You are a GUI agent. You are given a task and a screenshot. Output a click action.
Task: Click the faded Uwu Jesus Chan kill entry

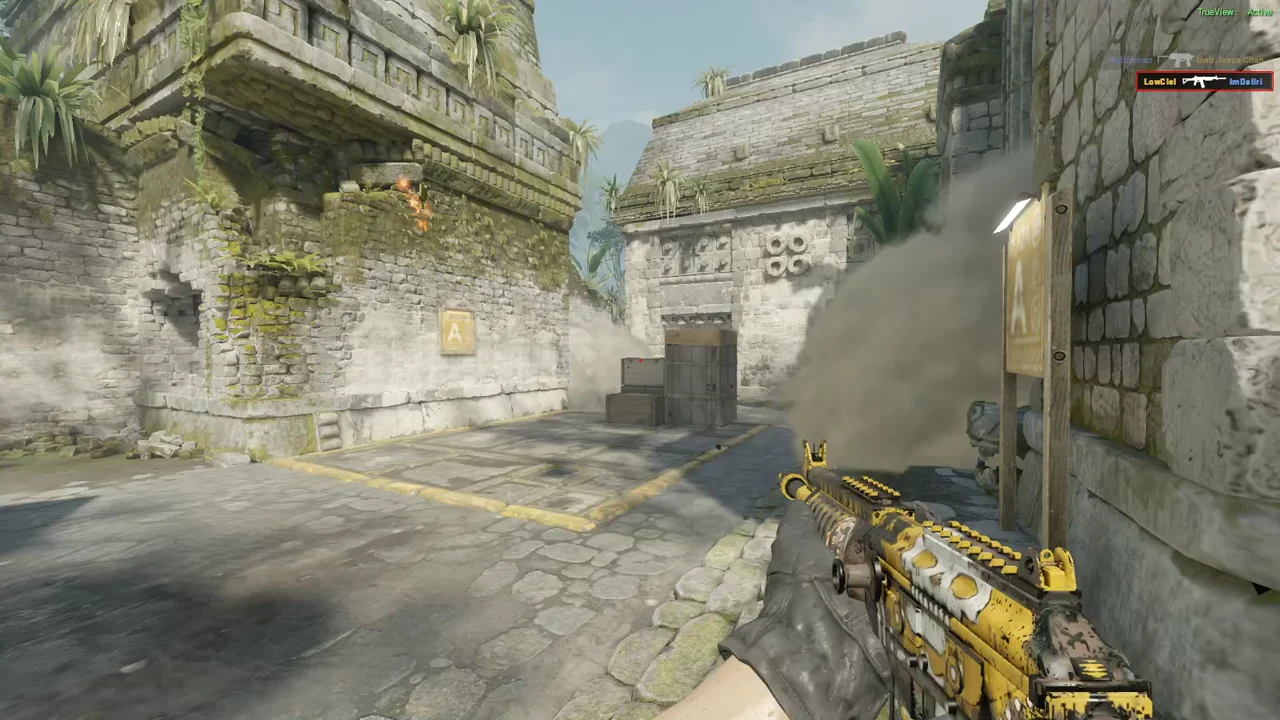1189,61
